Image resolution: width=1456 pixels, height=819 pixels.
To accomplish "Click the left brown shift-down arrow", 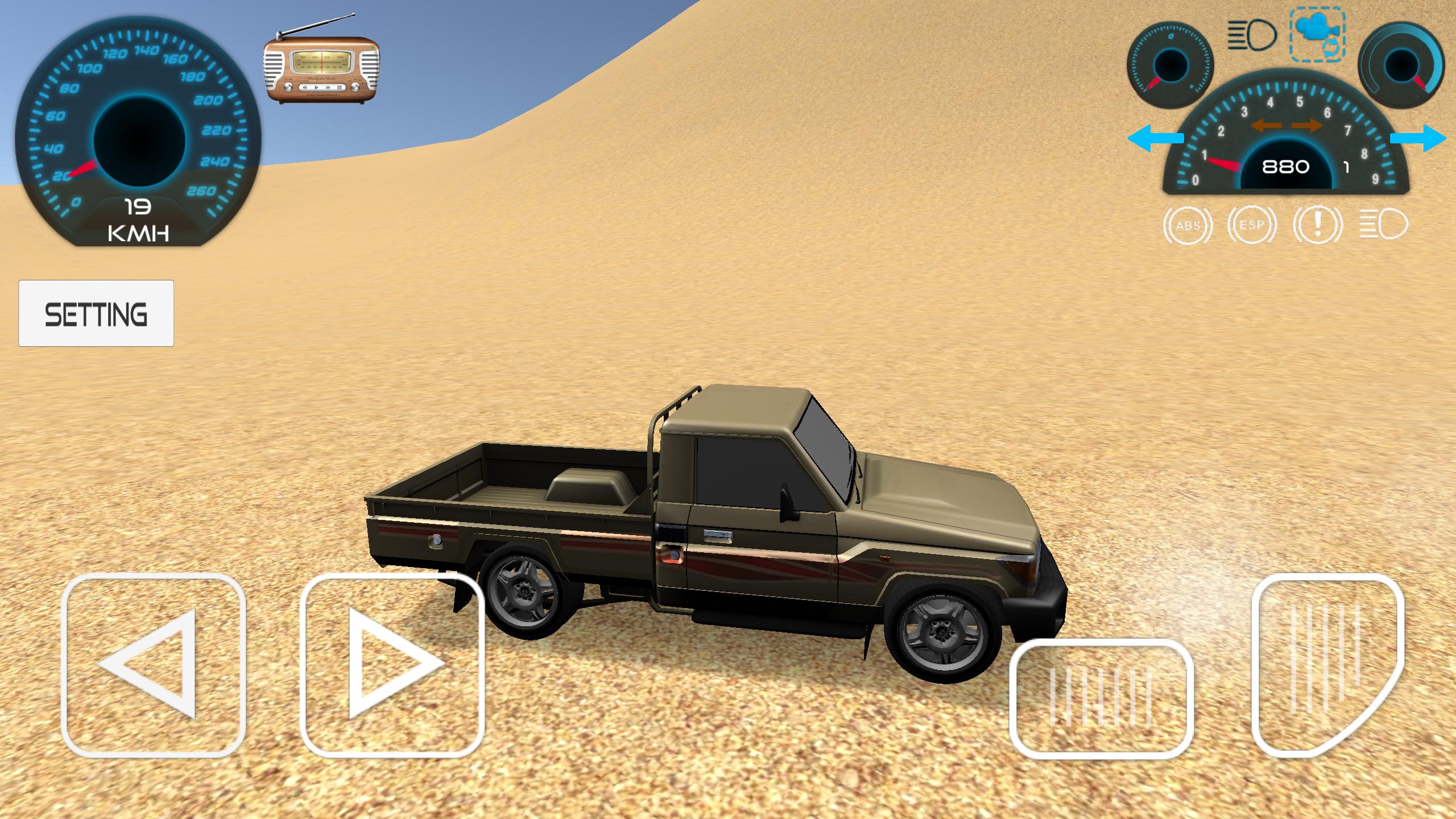I will point(1267,126).
